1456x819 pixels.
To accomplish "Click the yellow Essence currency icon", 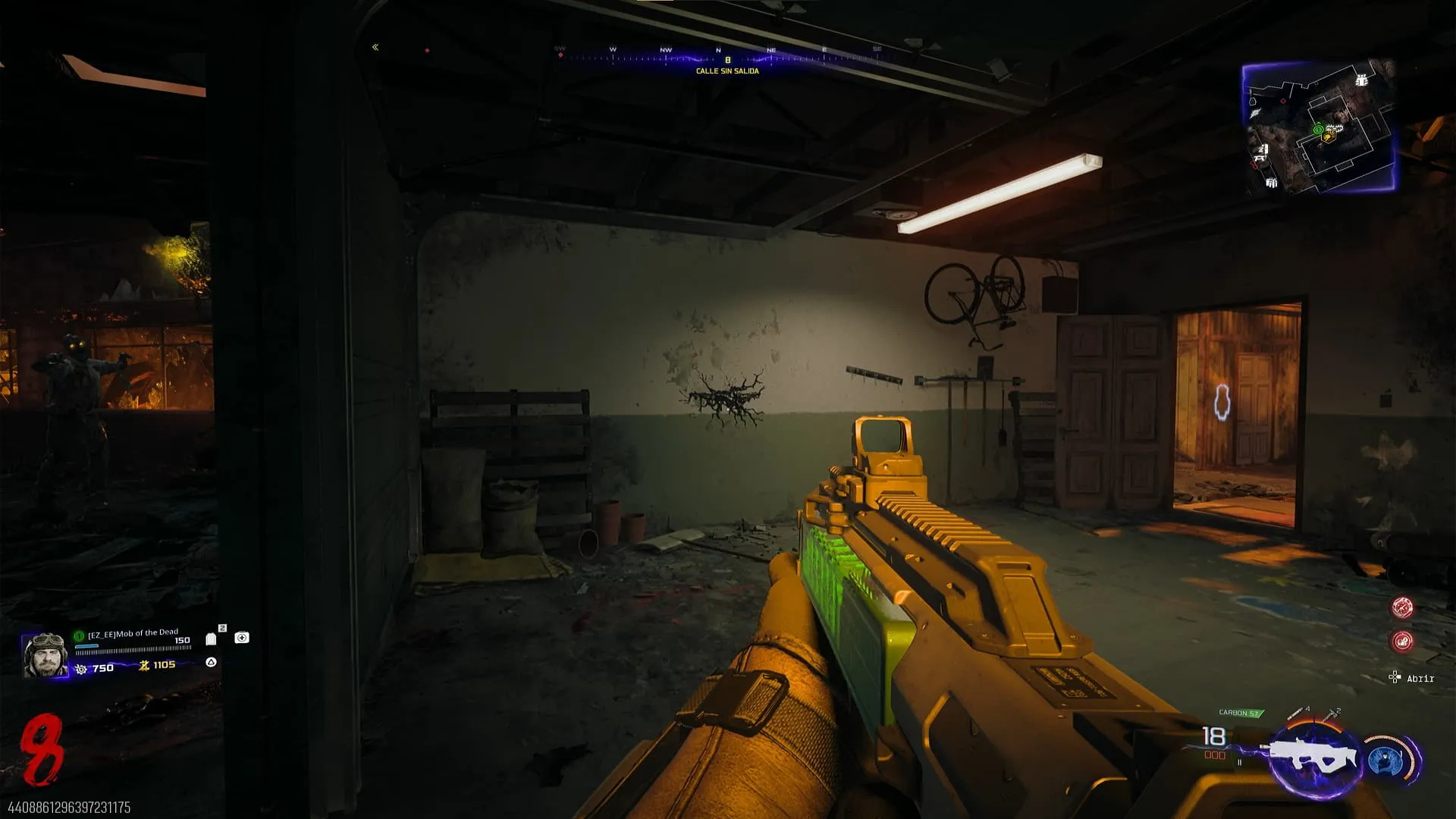I will pos(144,665).
